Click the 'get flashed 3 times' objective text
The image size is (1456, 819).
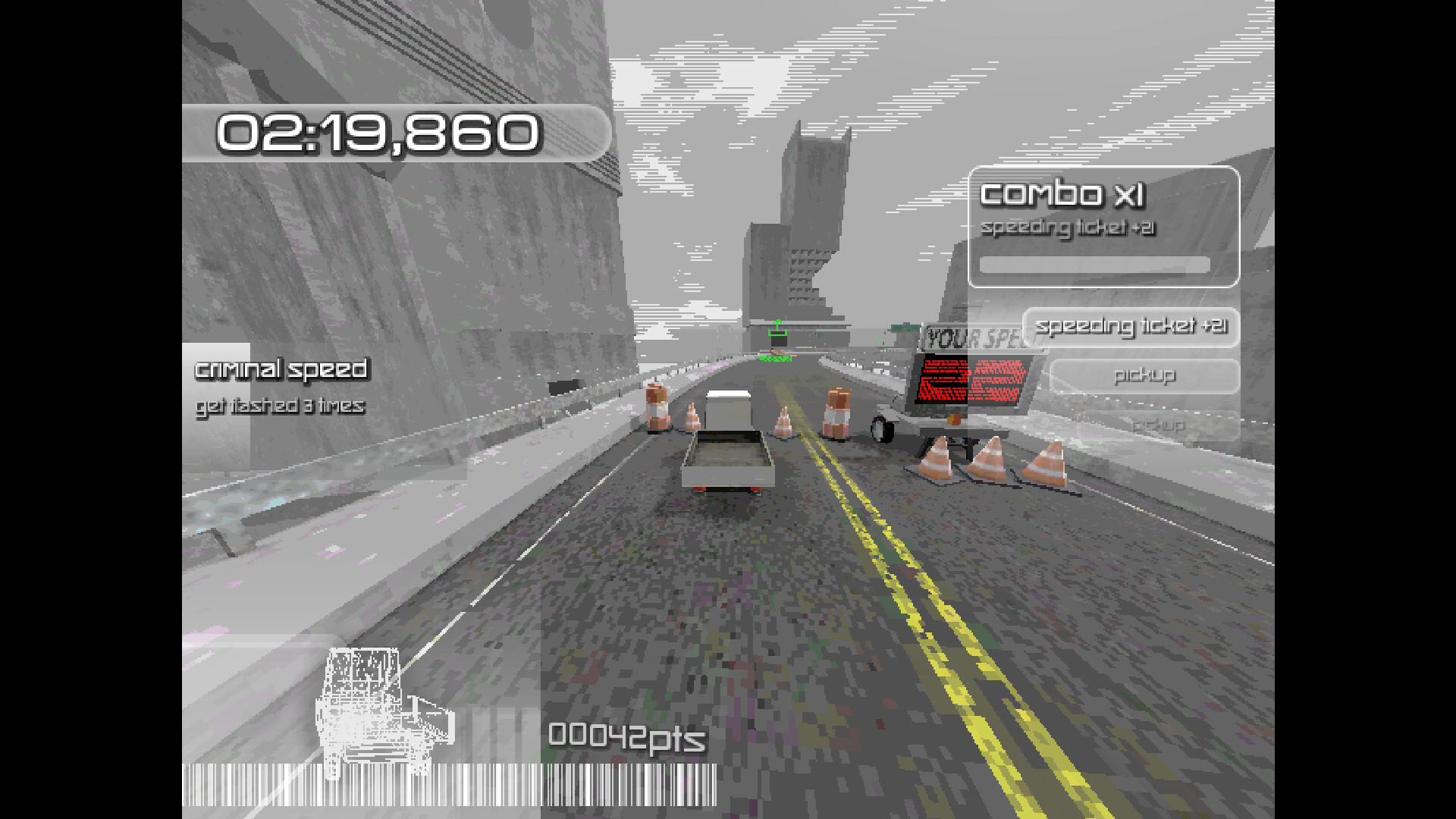(x=279, y=406)
